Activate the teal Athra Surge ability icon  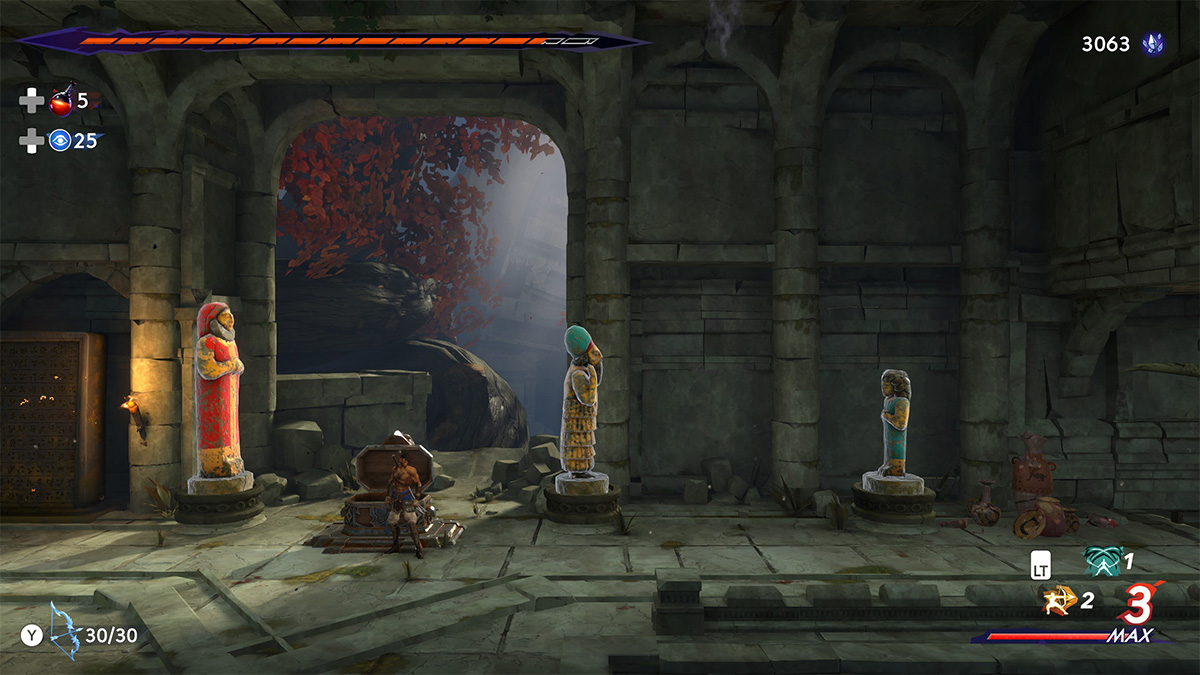click(1103, 561)
